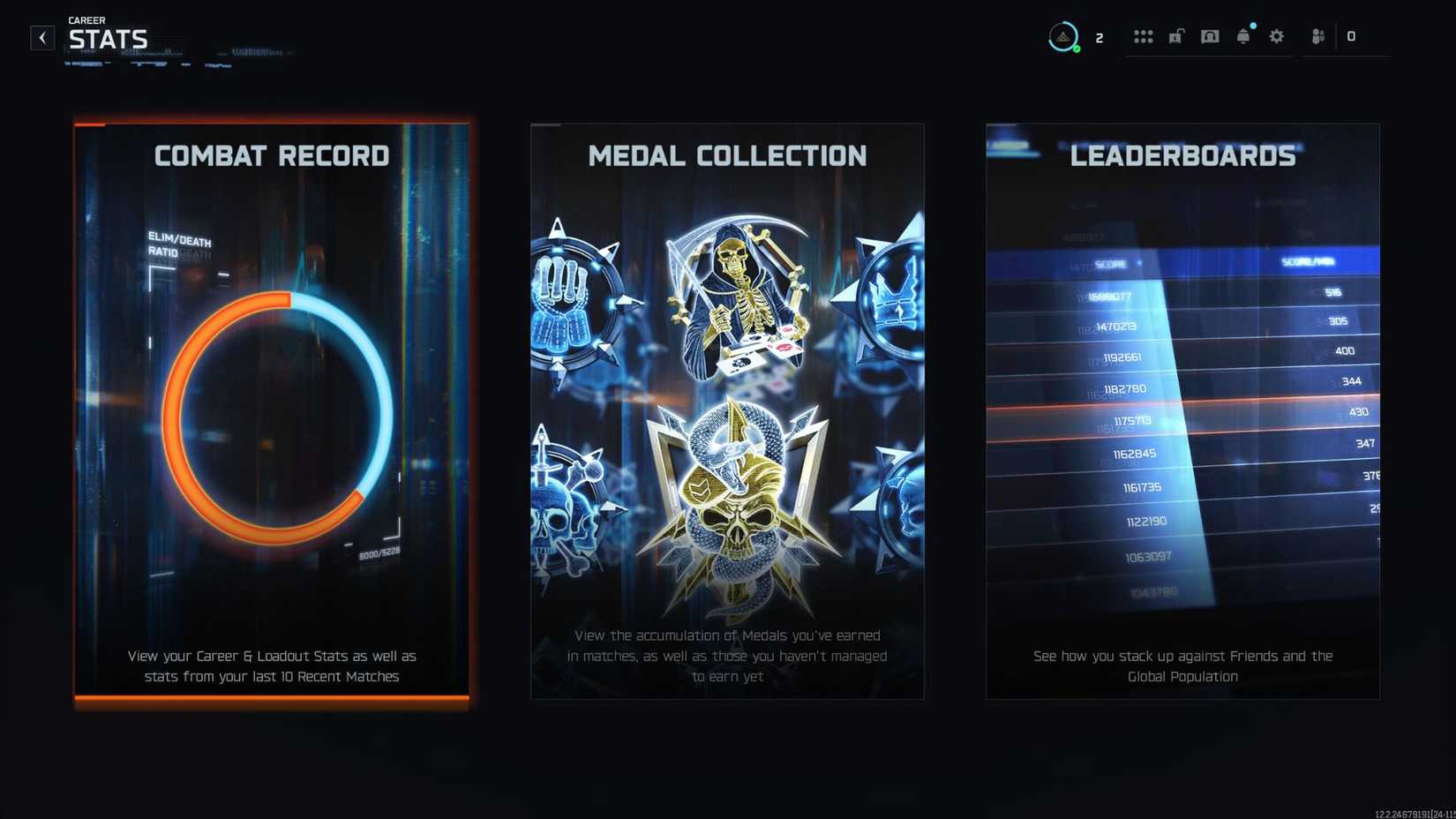
Task: Open the Medal Collection card
Action: point(727,410)
